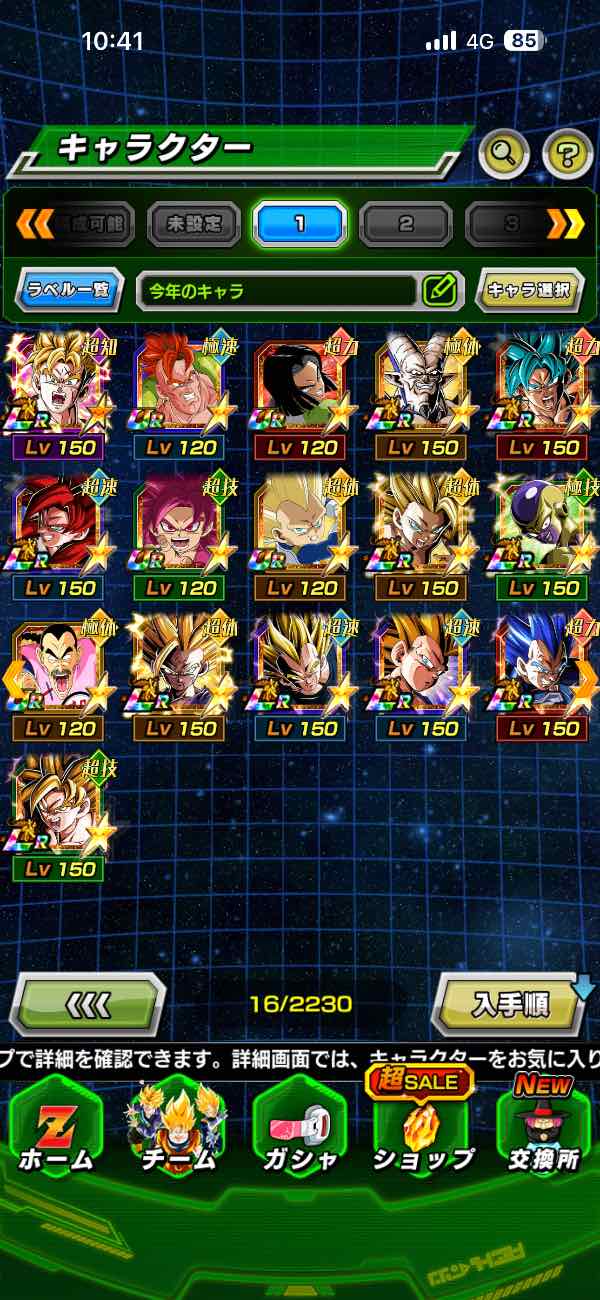Tap the magnifying glass search button

504,153
